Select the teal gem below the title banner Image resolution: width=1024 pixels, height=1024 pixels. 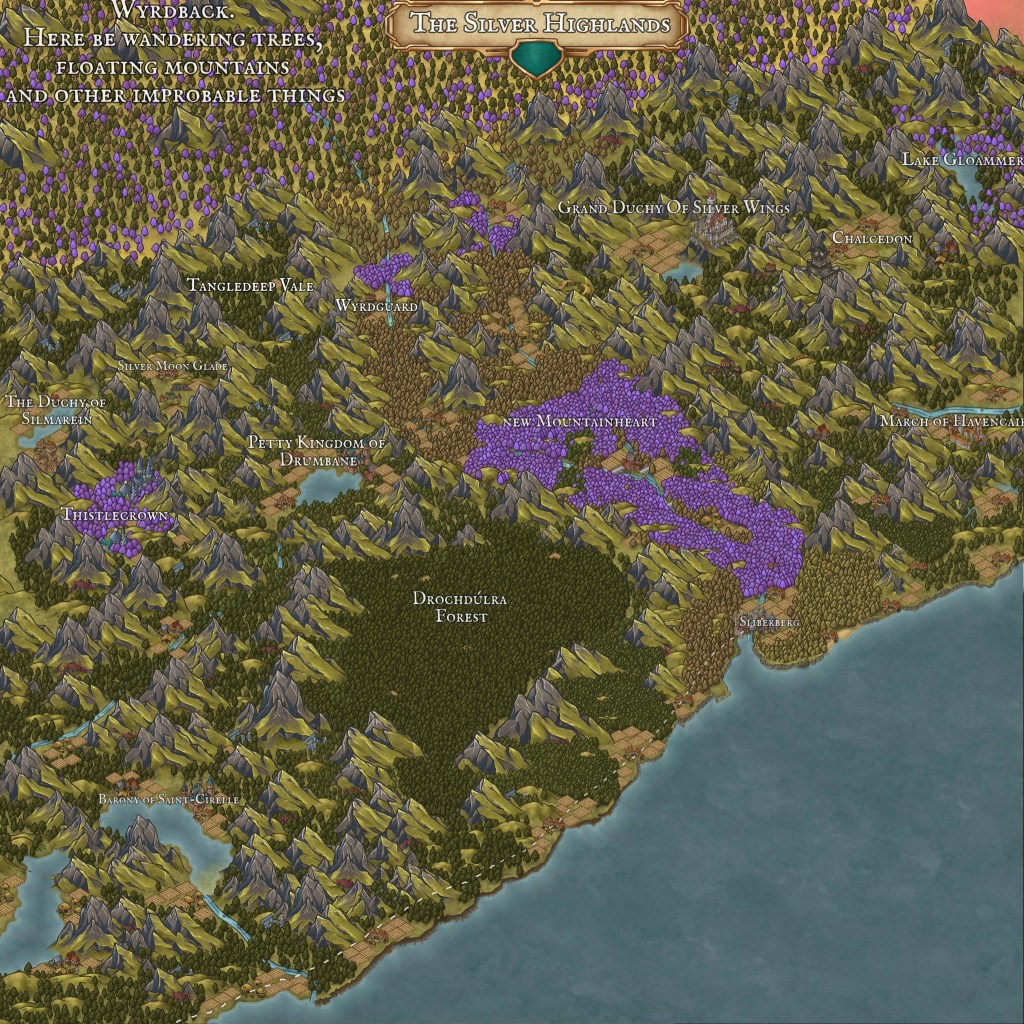(537, 61)
